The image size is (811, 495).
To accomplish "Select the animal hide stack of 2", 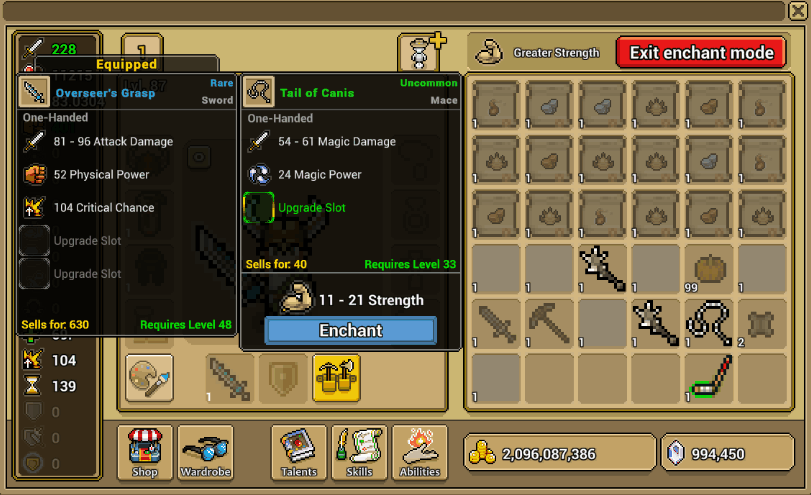I will pyautogui.click(x=764, y=324).
